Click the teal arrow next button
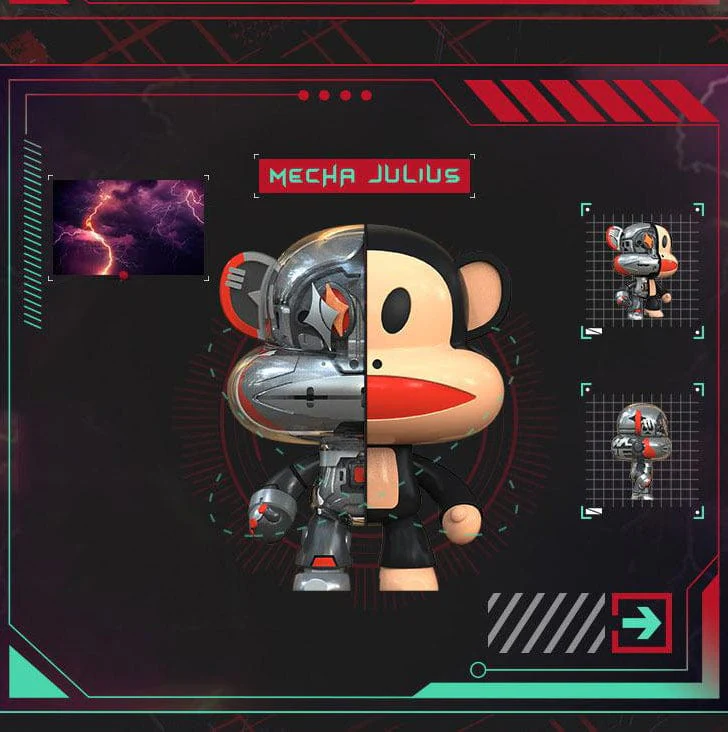This screenshot has width=728, height=732. coord(641,623)
